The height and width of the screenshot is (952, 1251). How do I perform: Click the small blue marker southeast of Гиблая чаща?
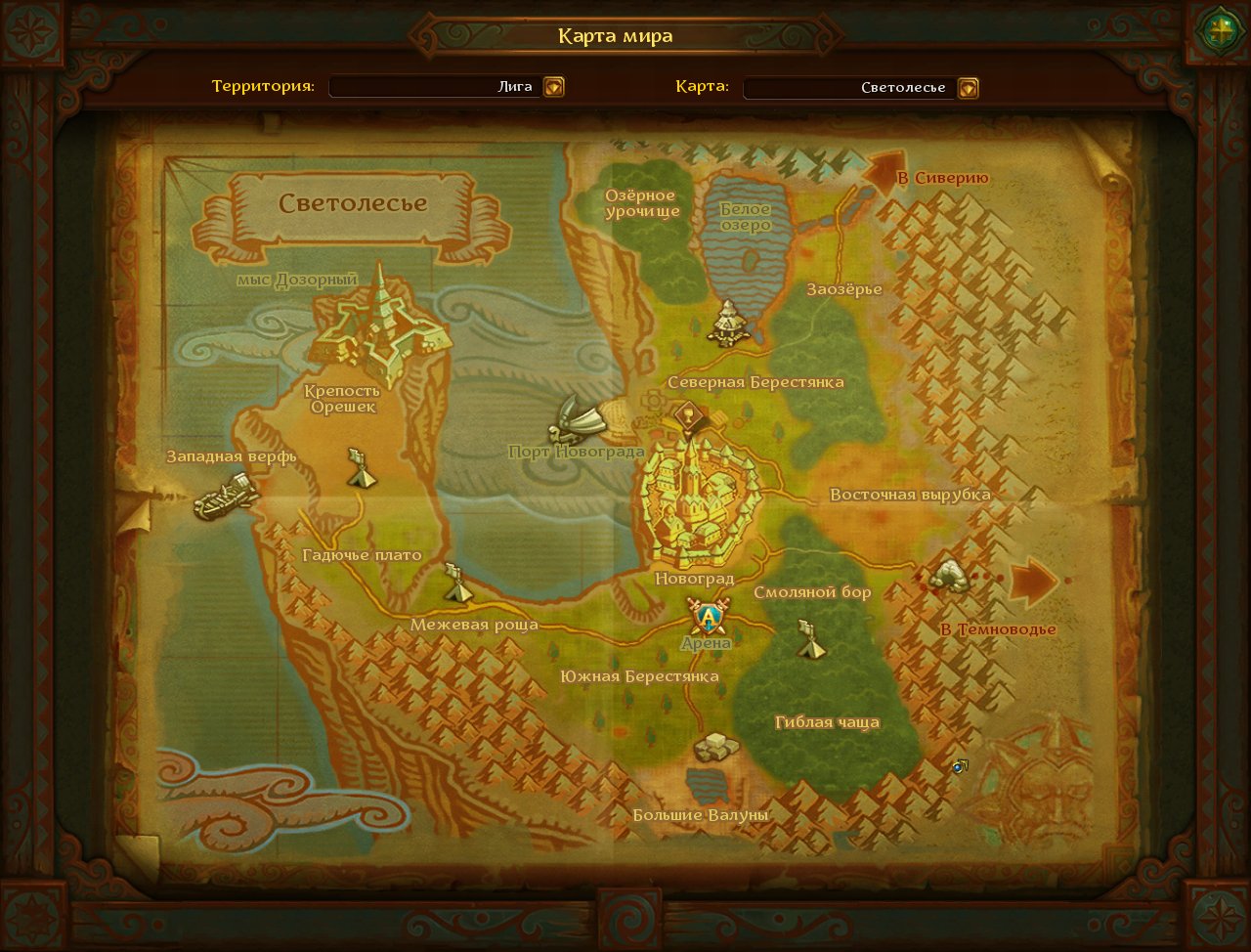coord(960,767)
